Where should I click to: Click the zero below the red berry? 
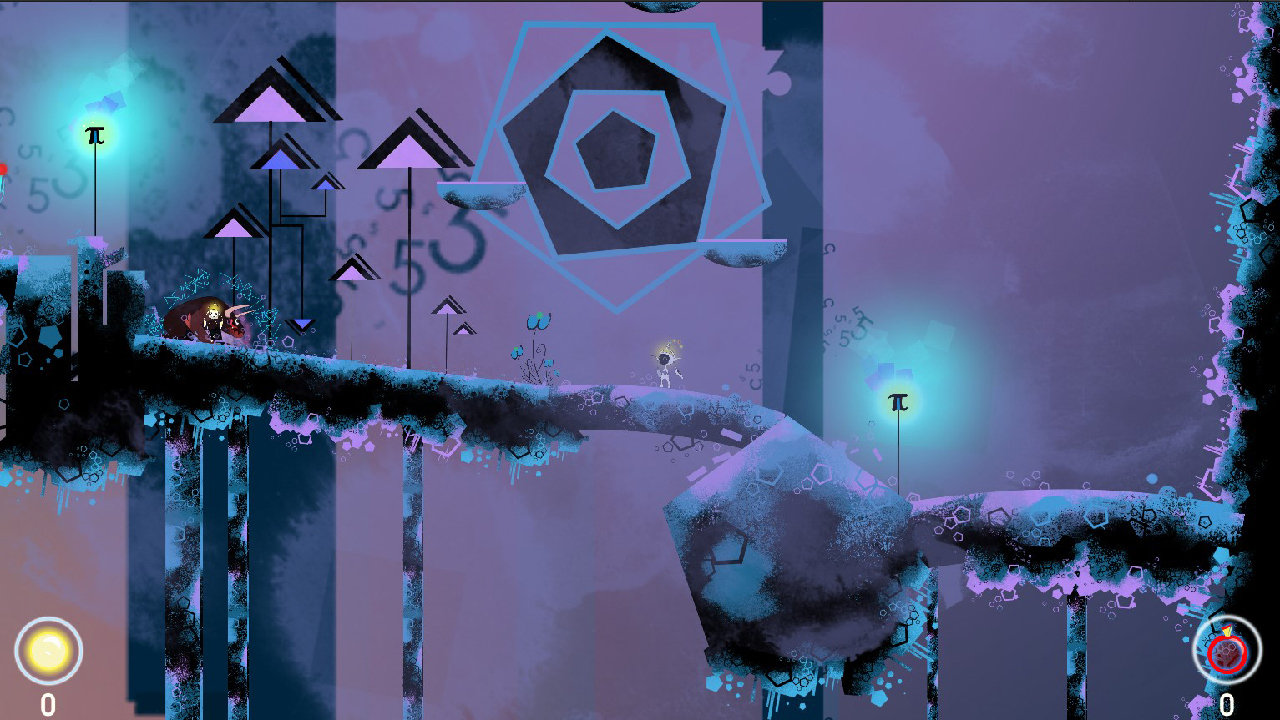point(1229,704)
